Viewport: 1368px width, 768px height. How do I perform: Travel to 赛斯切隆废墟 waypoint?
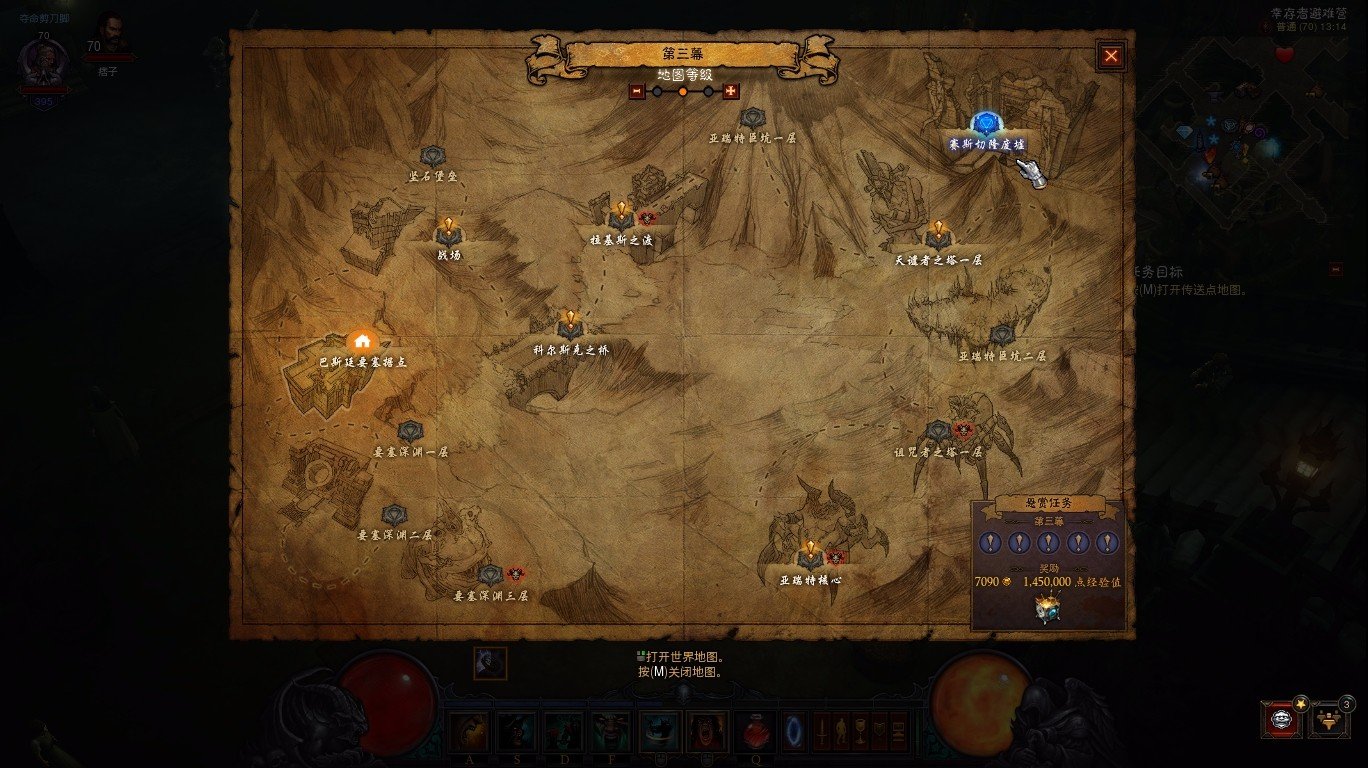(986, 125)
